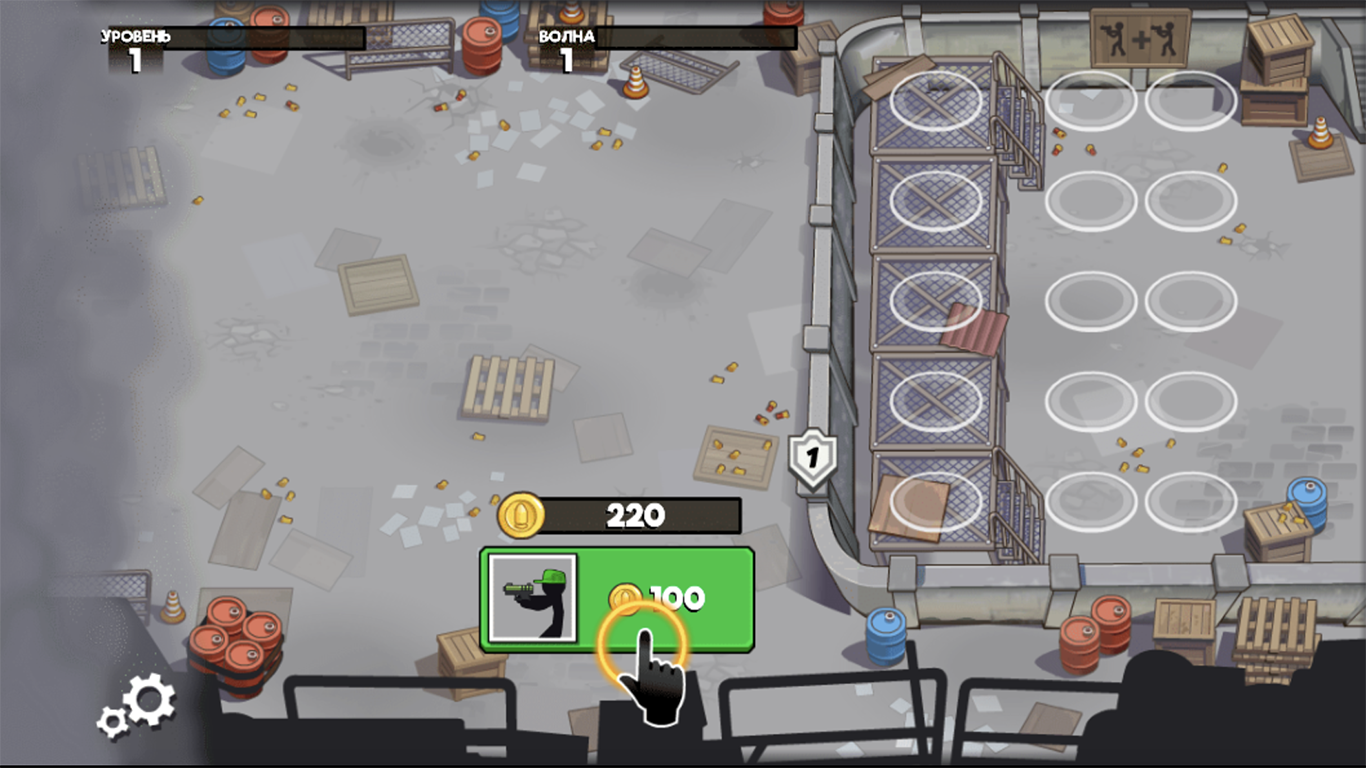This screenshot has width=1366, height=768.
Task: Select the green-cap pistol stickman portrait
Action: click(x=532, y=599)
